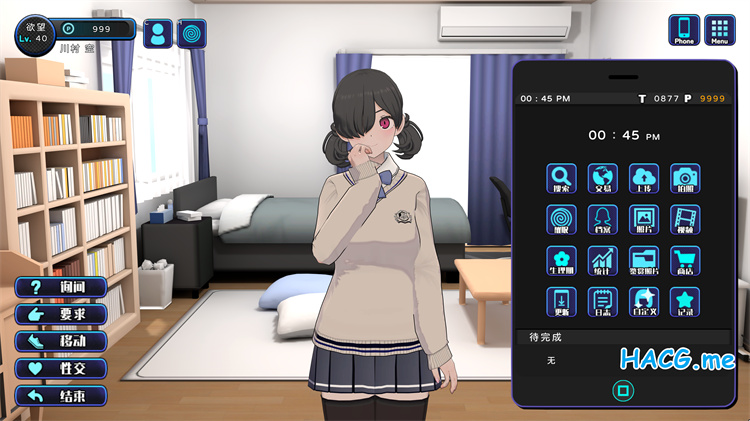Select the 移动 move action
The height and width of the screenshot is (421, 750).
[60, 341]
